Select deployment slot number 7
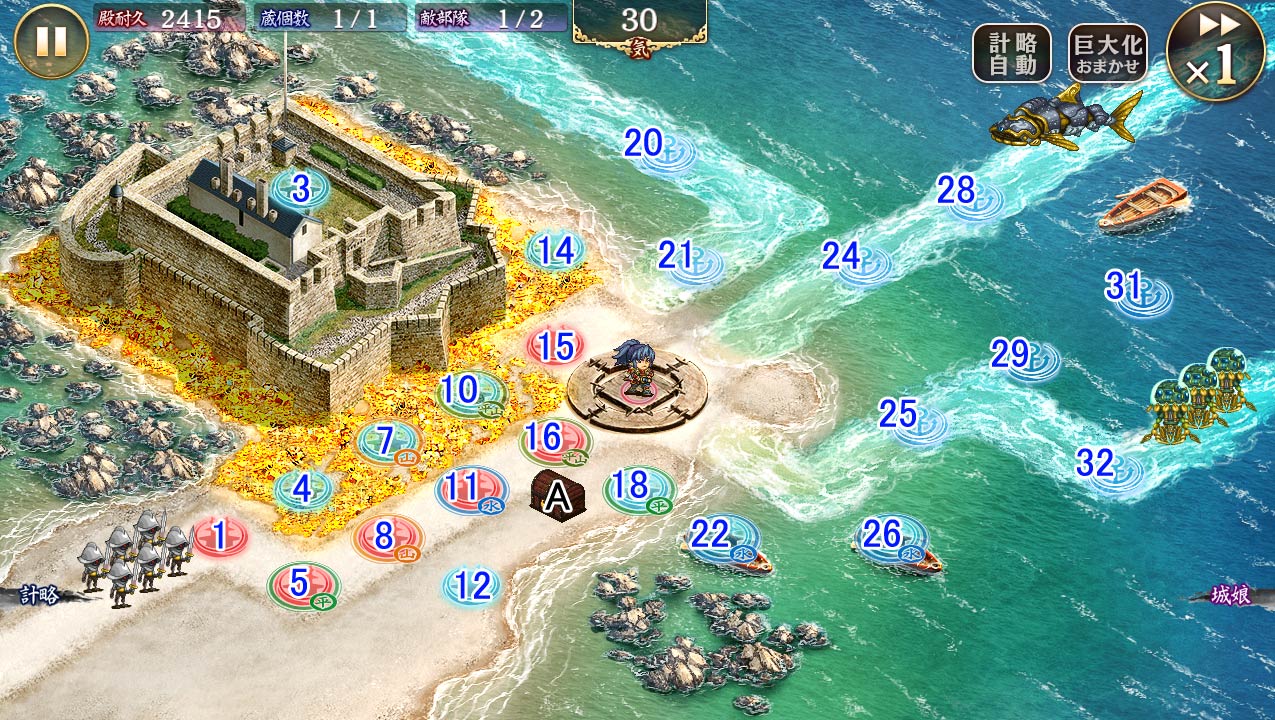Viewport: 1275px width, 720px height. tap(389, 441)
